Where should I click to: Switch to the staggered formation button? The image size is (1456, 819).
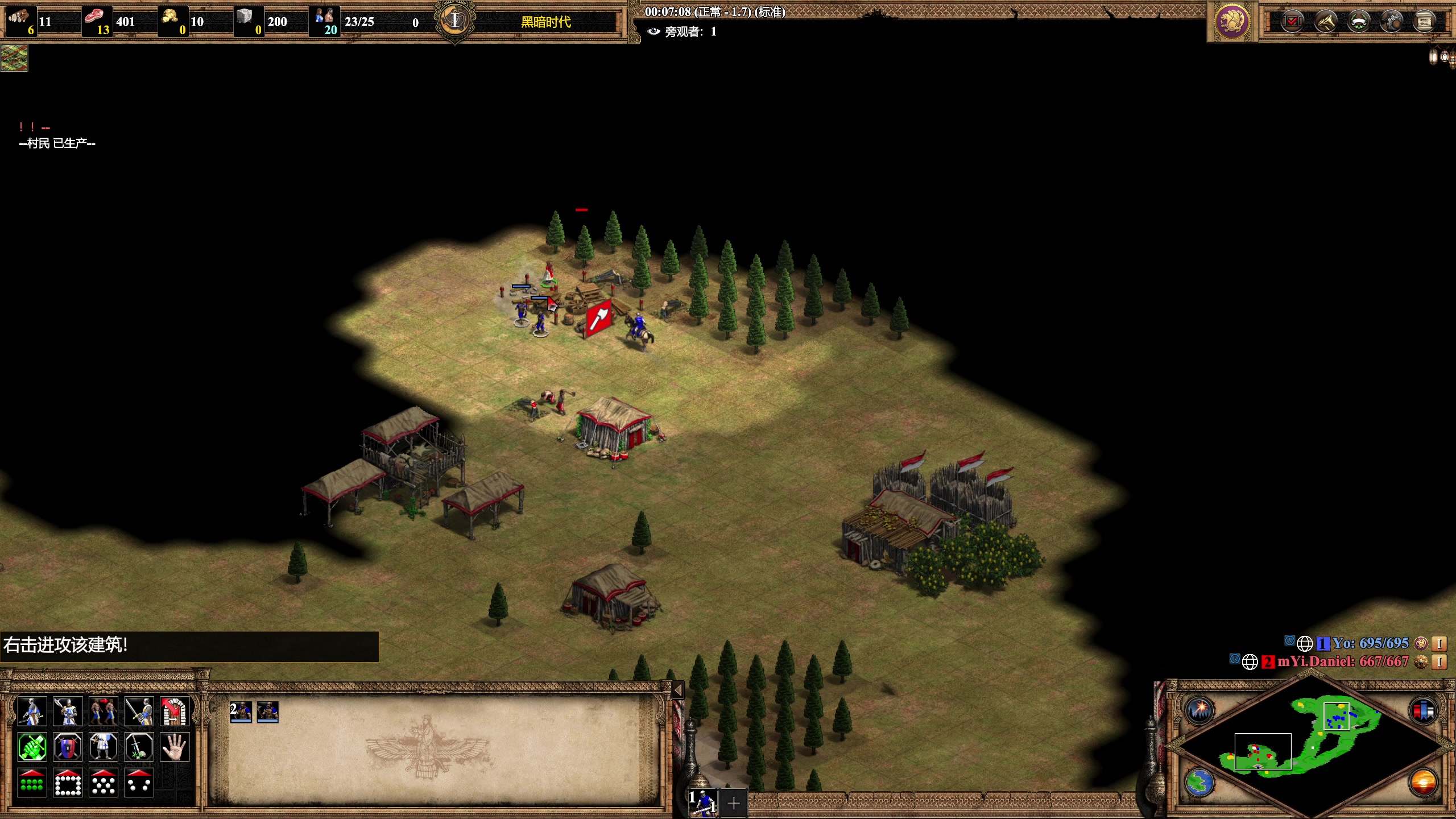pyautogui.click(x=103, y=783)
